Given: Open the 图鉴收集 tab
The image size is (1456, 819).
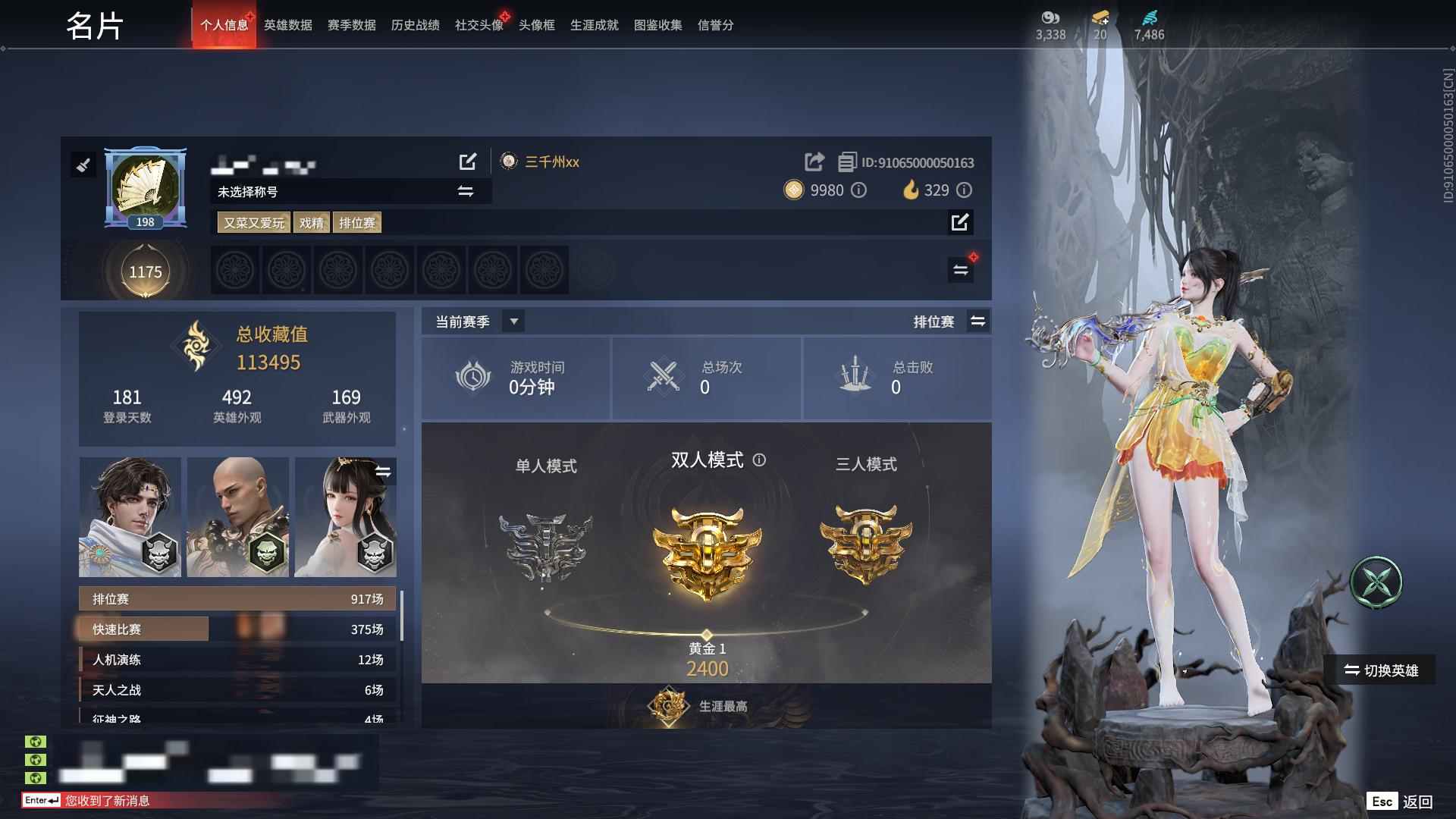Looking at the screenshot, I should tap(657, 25).
